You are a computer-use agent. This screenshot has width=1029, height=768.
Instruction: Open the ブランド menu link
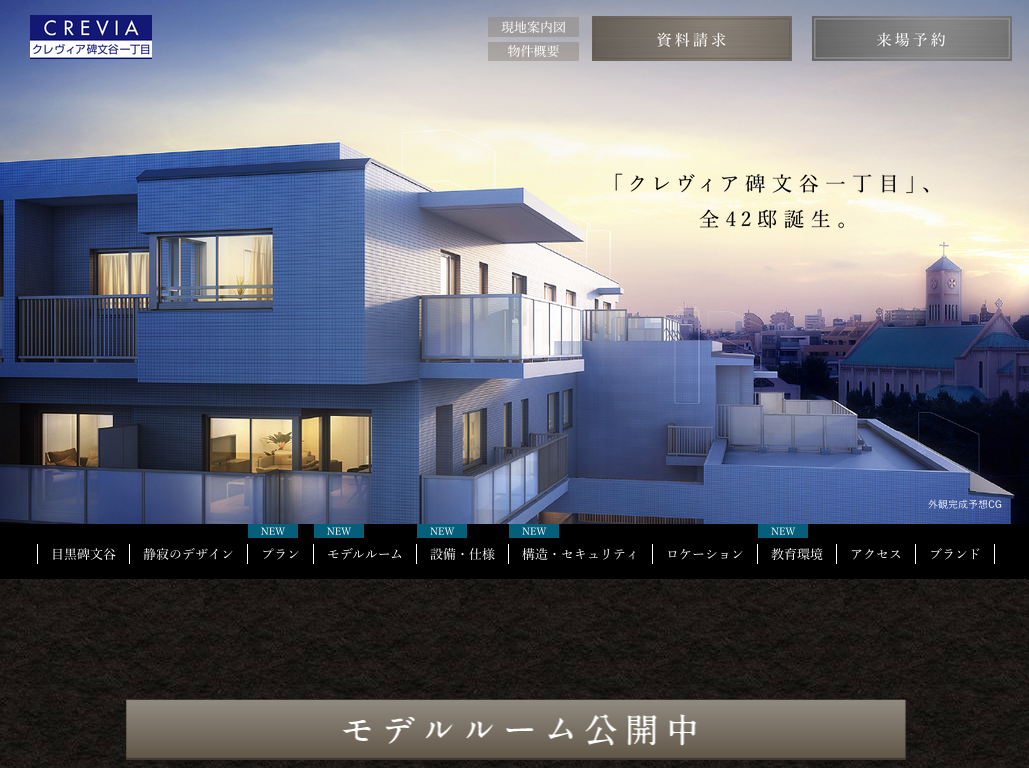click(x=955, y=554)
